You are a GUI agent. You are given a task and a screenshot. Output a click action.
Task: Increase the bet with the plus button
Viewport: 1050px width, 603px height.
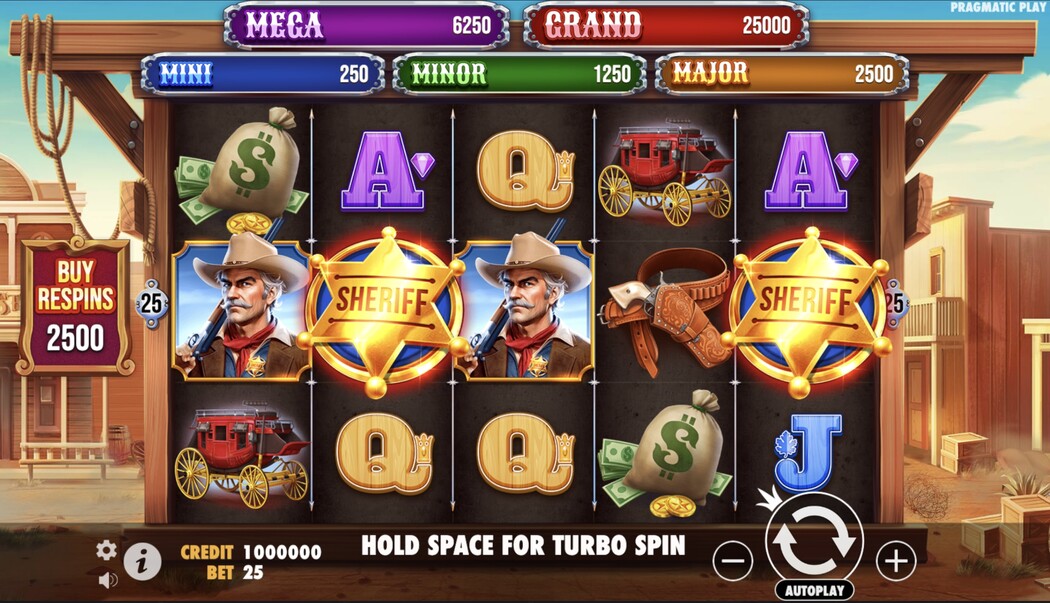click(895, 559)
